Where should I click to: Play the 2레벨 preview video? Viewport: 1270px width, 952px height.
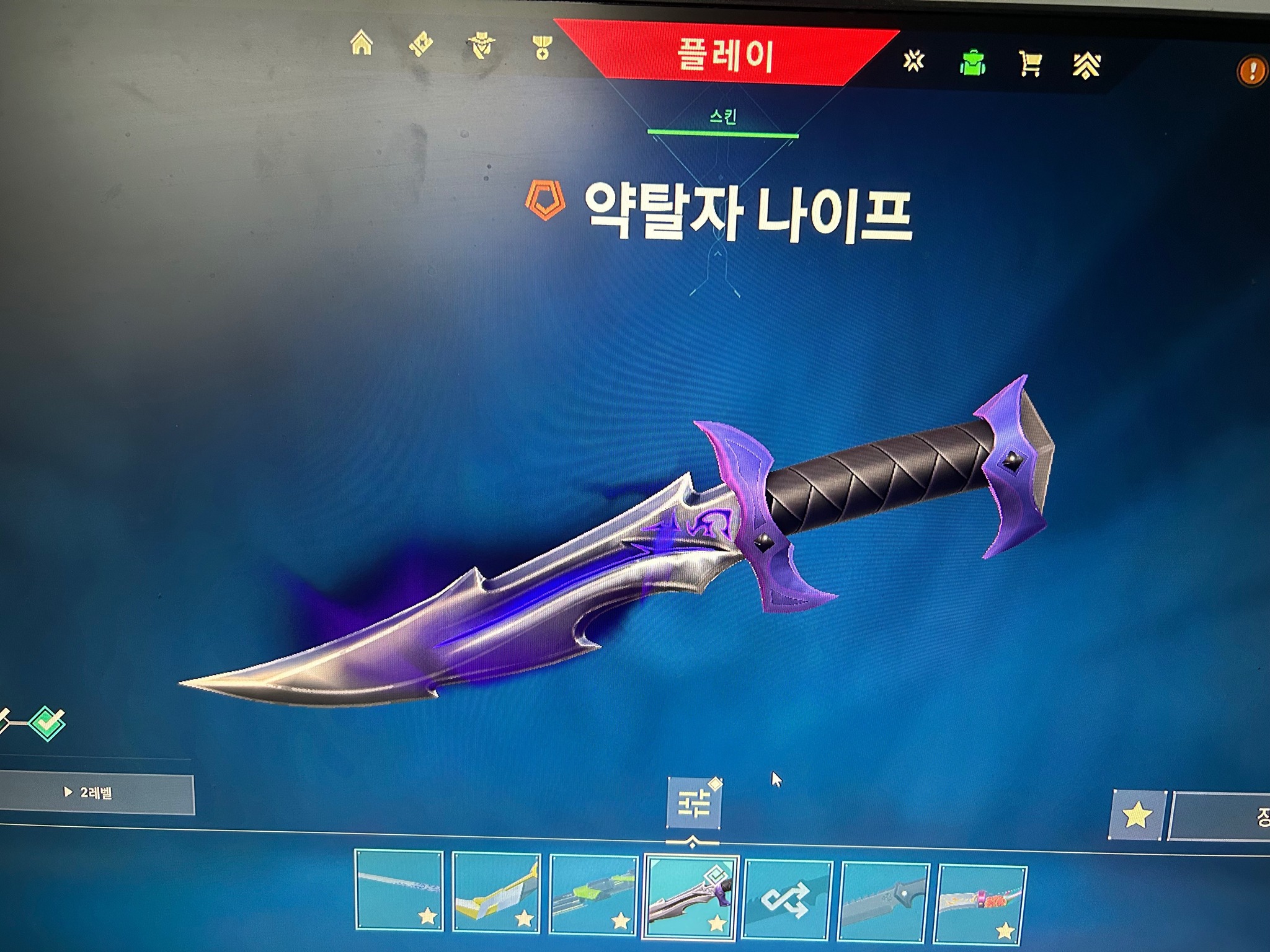pyautogui.click(x=97, y=793)
